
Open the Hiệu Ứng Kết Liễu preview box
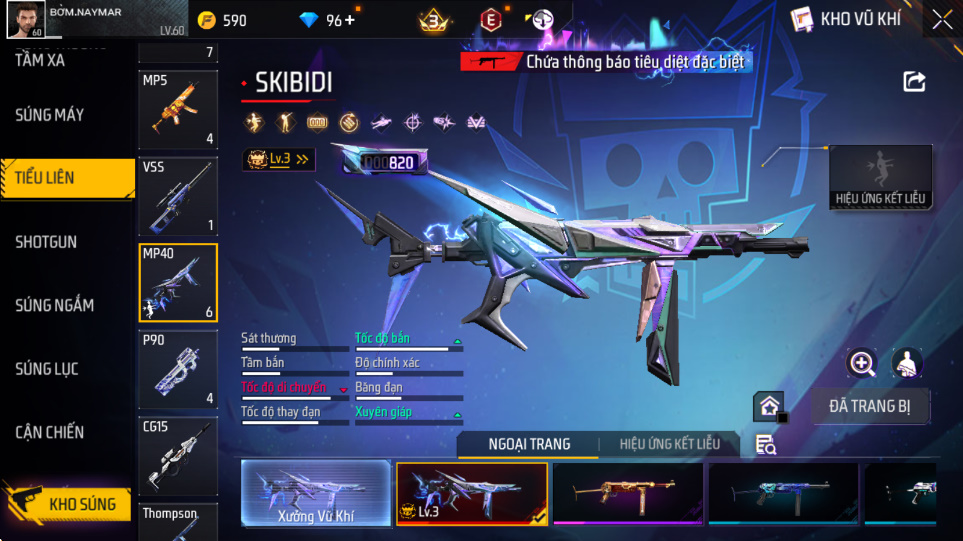pos(881,177)
